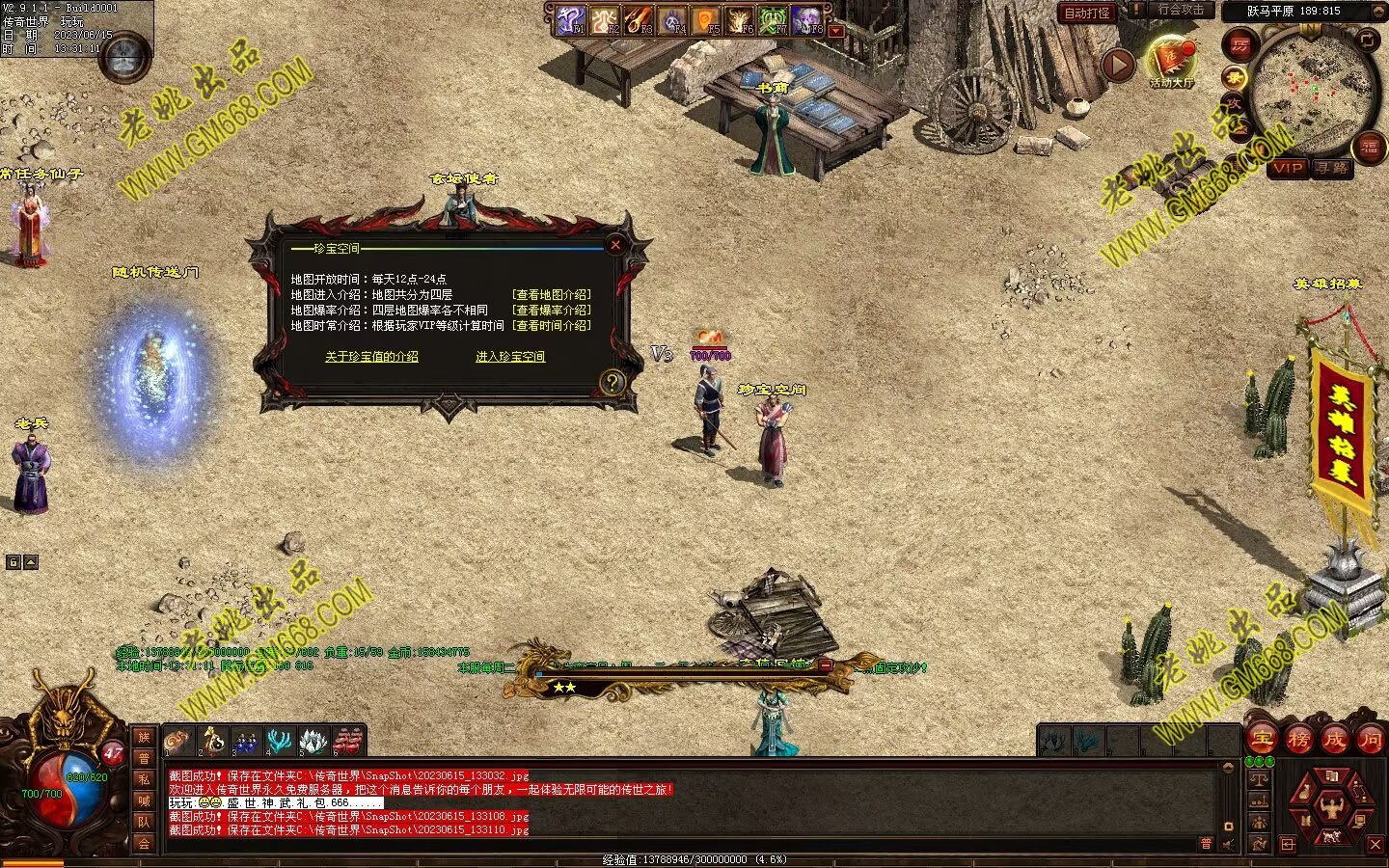Select the 查看时间介绍 link

tap(552, 326)
